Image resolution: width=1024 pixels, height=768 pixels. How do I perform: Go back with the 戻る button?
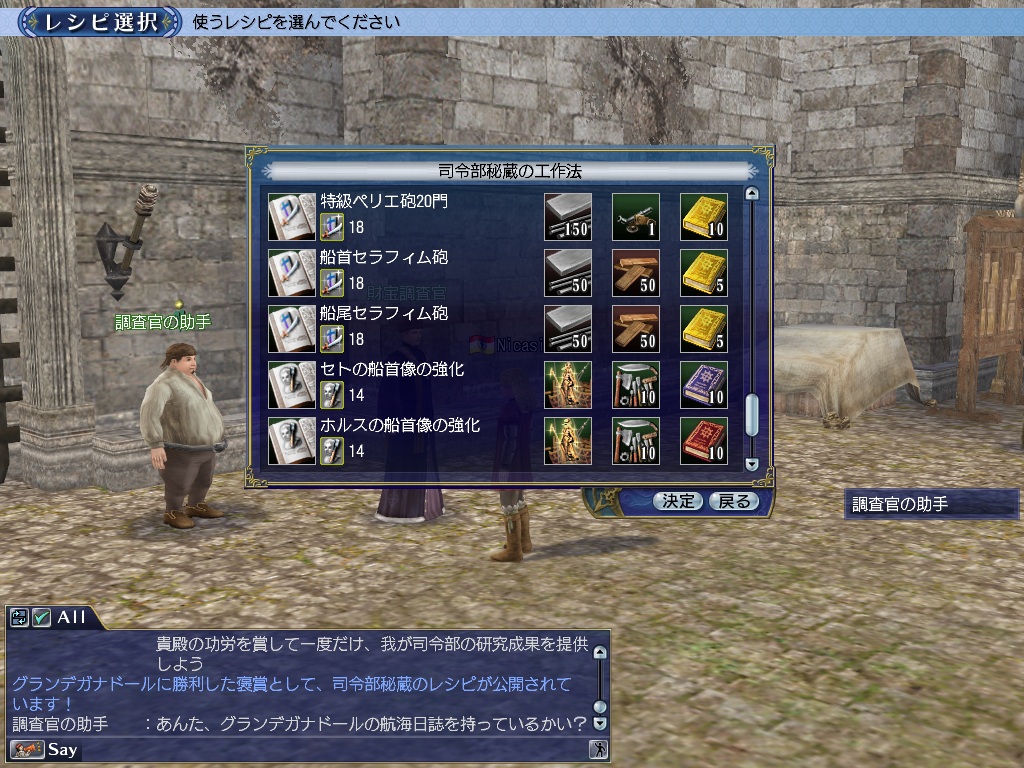pyautogui.click(x=734, y=501)
